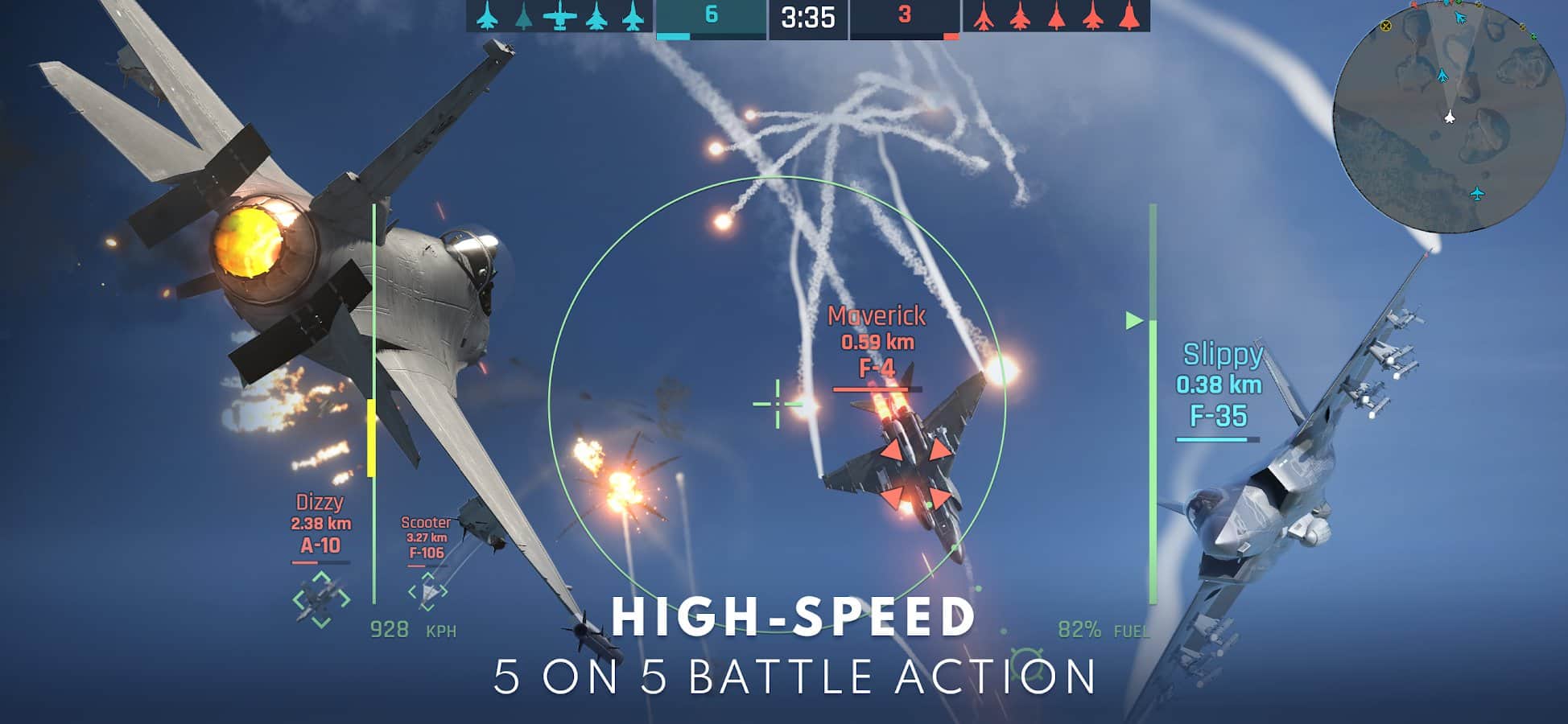Select the ally tag Slippy F-35
Screen dimensions: 1568x724
tap(1219, 386)
